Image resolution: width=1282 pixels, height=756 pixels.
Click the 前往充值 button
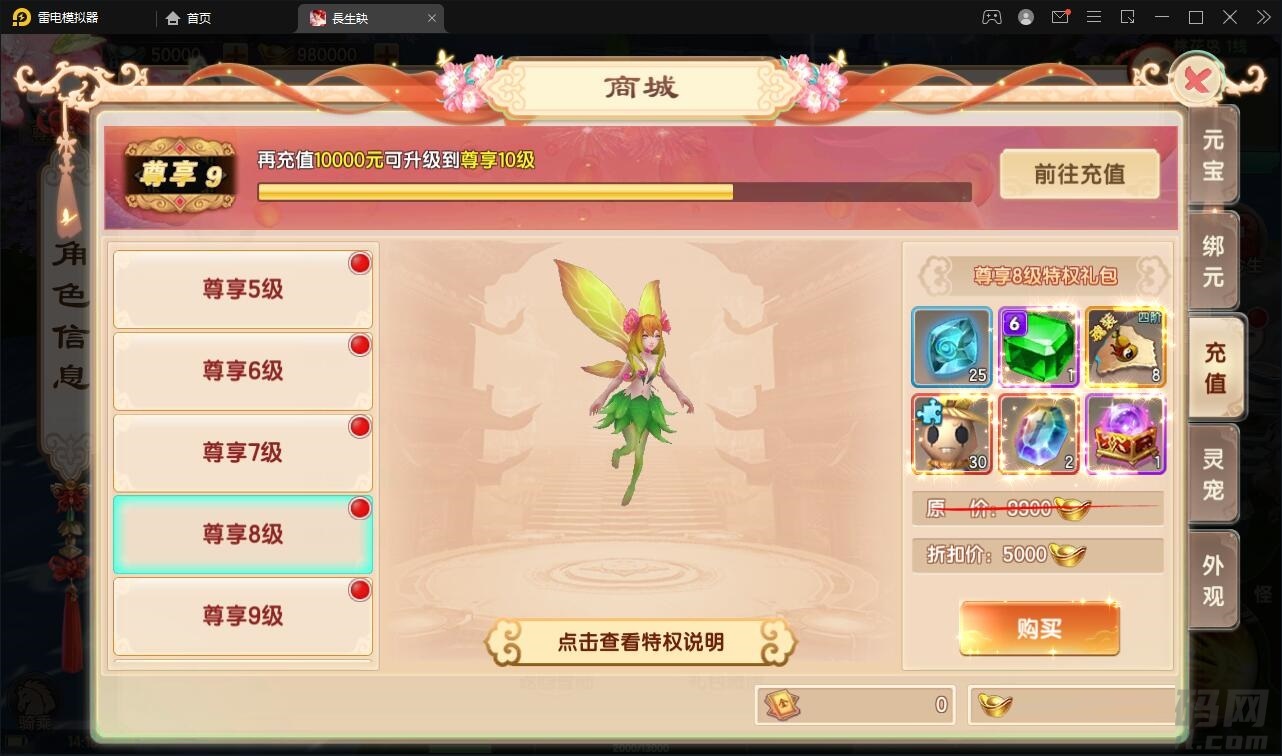1078,173
